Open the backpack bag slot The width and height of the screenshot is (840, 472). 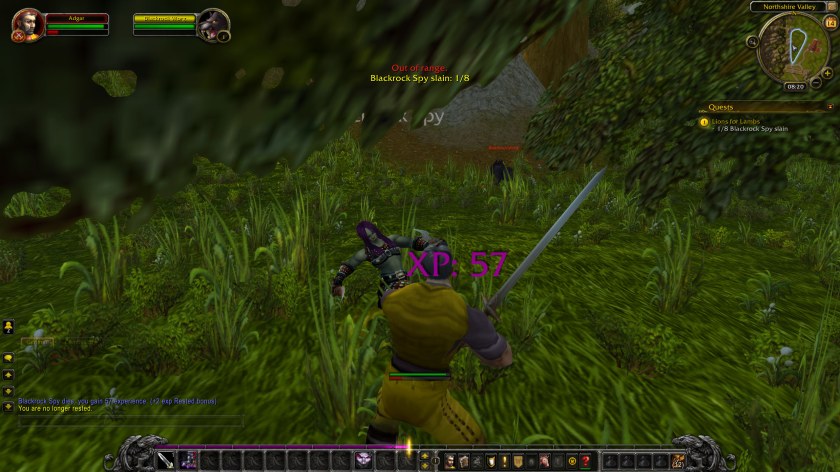point(679,460)
